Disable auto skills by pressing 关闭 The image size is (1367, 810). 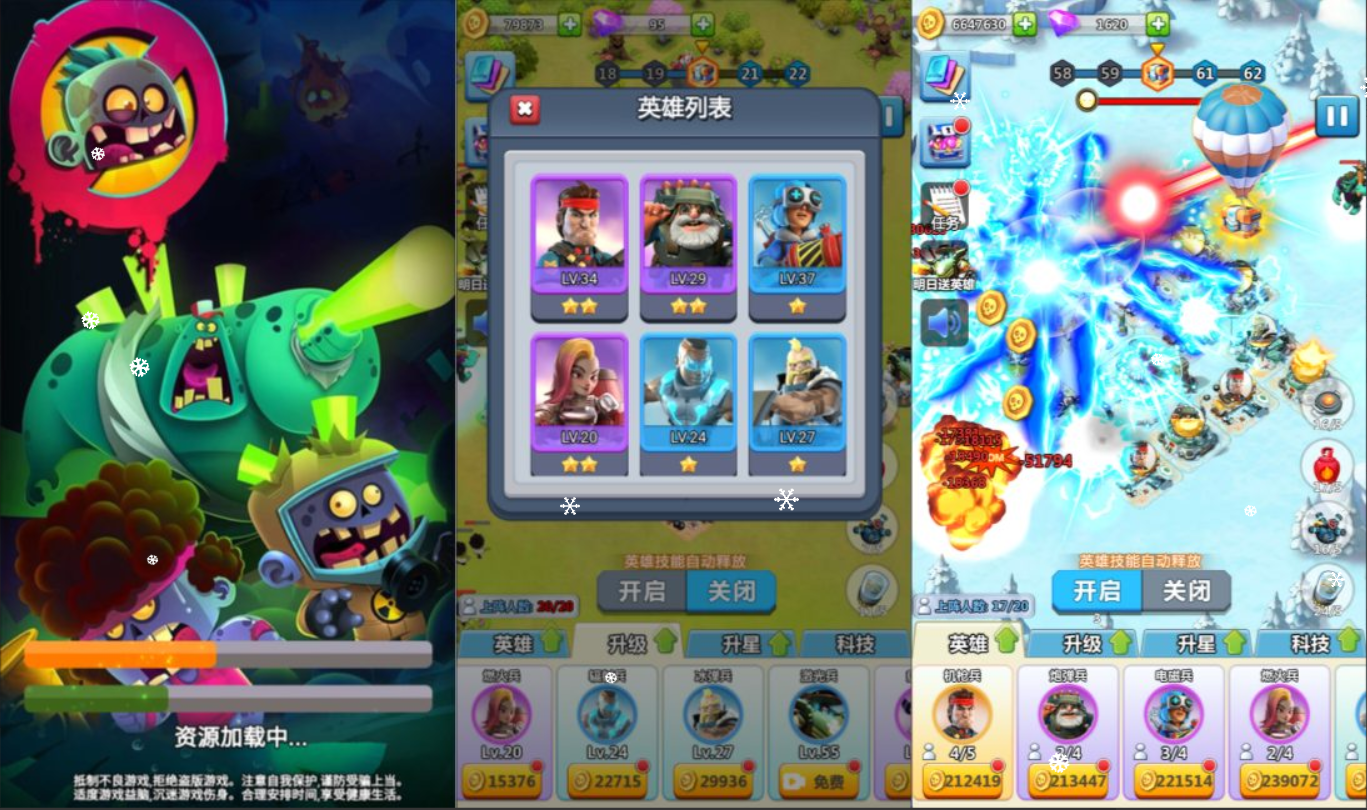point(1188,592)
